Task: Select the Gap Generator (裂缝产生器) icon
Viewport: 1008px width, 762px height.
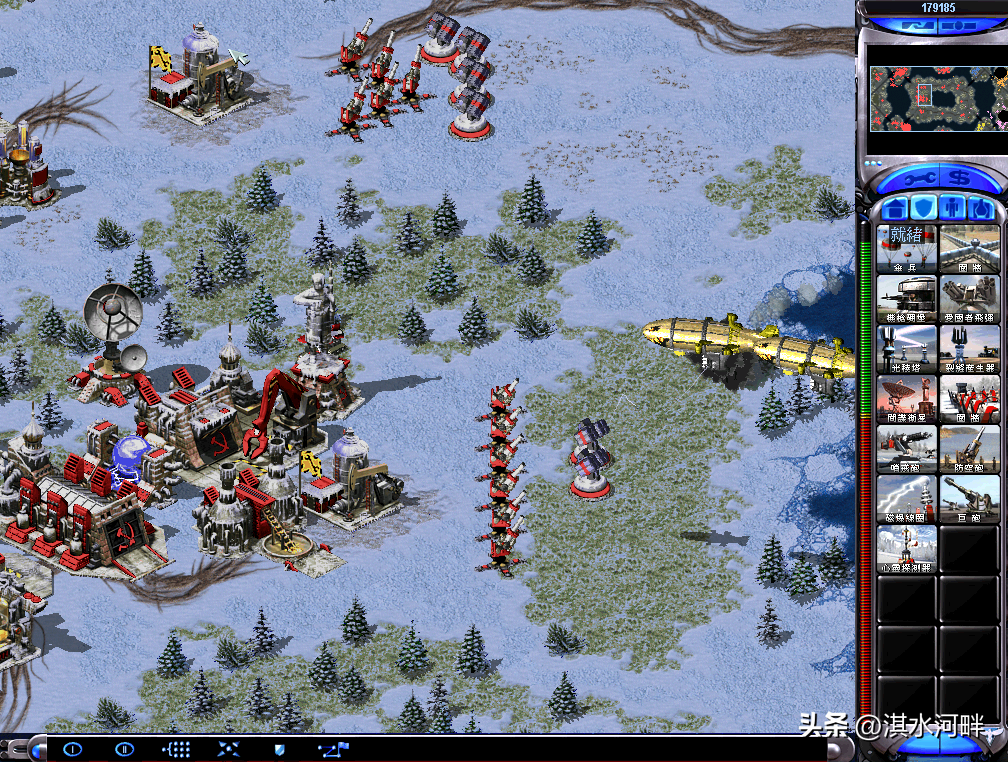Action: click(x=969, y=348)
